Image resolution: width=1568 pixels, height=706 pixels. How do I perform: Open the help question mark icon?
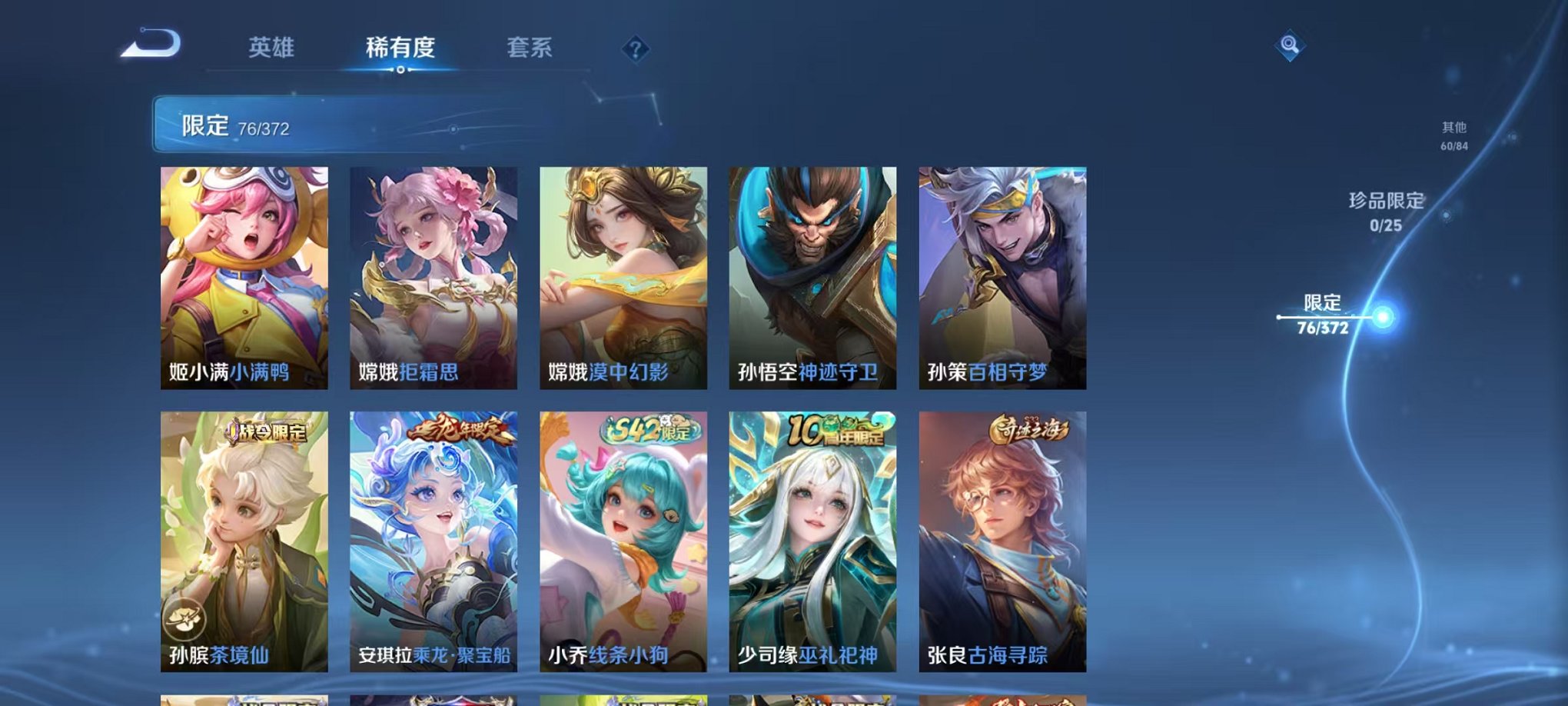pyautogui.click(x=635, y=50)
